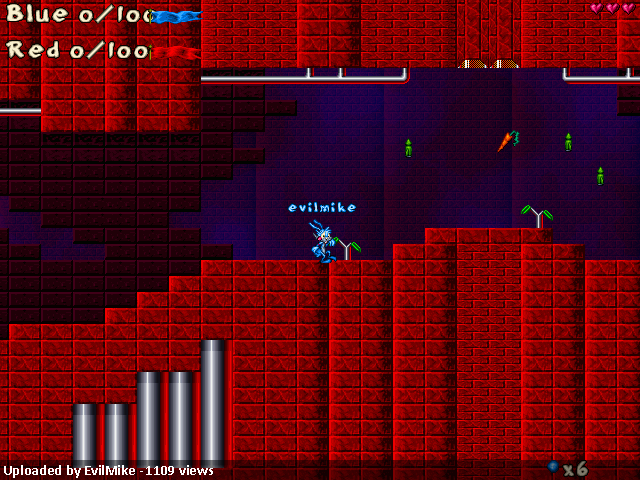The height and width of the screenshot is (480, 640).
Task: Select the blue blaster ammo icon
Action: pos(553,466)
